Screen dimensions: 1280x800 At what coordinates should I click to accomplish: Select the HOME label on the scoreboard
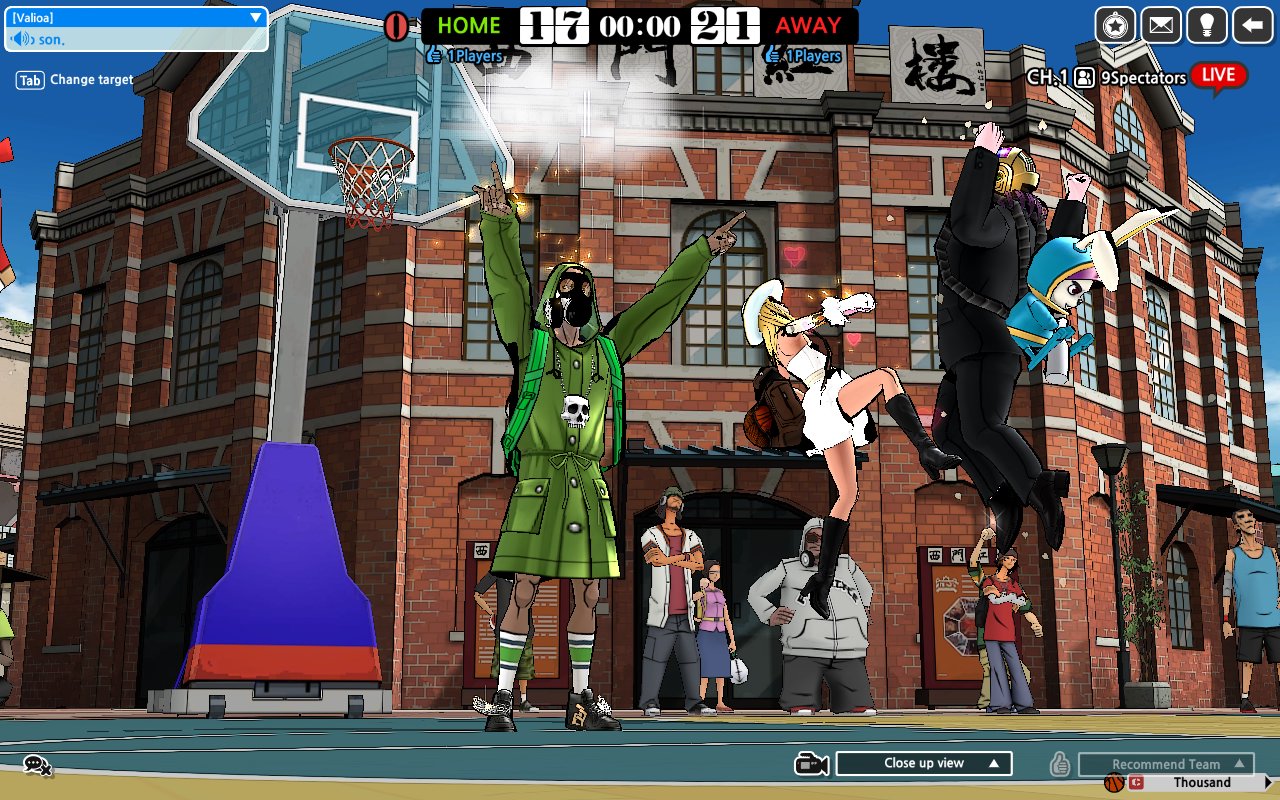click(x=469, y=24)
